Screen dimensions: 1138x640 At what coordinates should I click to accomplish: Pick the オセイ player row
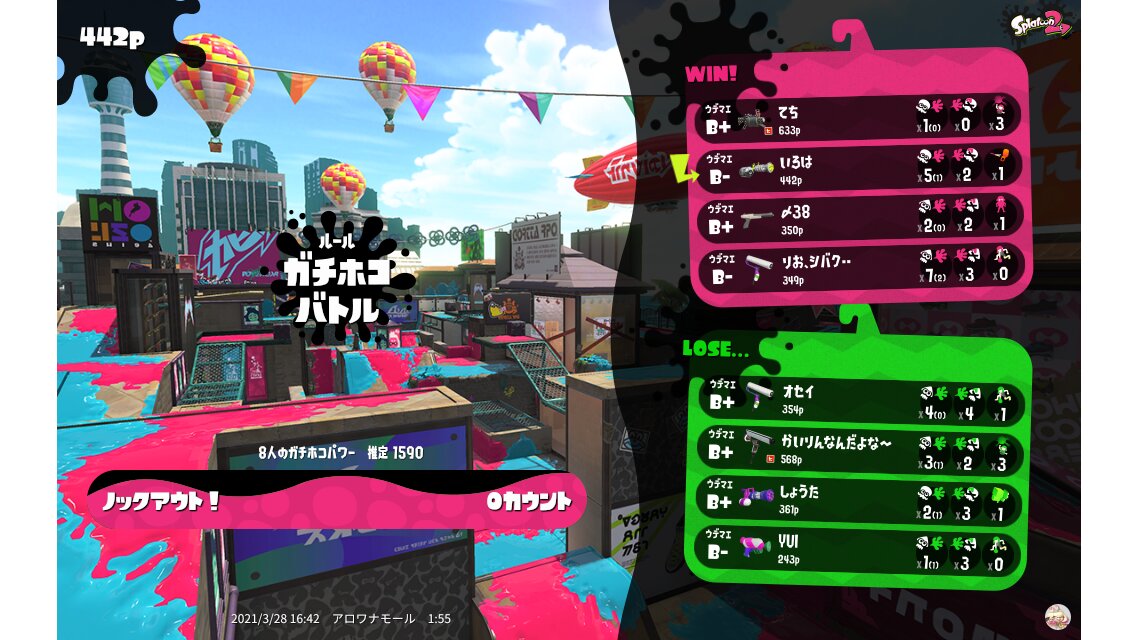click(x=860, y=402)
